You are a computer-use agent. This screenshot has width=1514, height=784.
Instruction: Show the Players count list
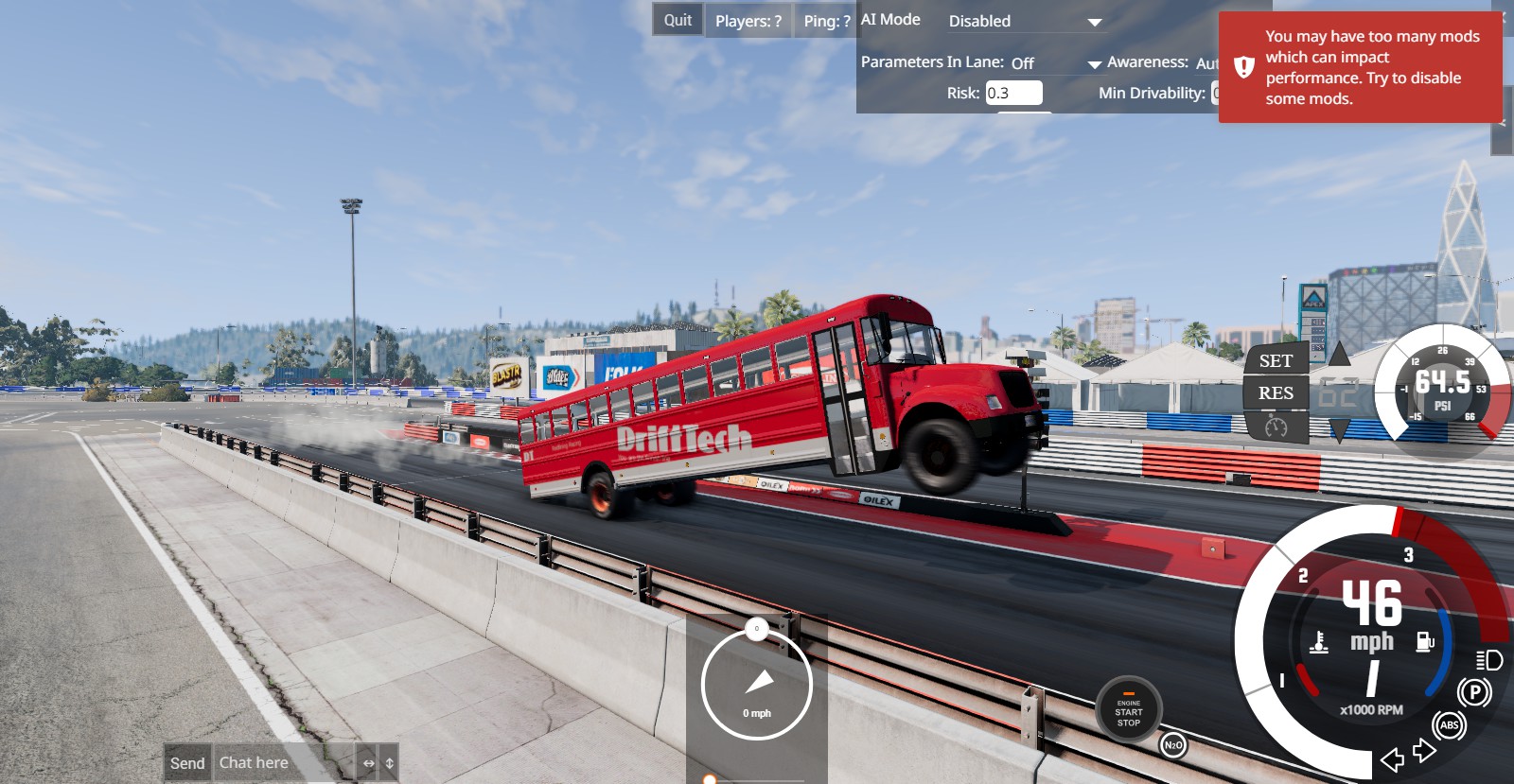[748, 21]
